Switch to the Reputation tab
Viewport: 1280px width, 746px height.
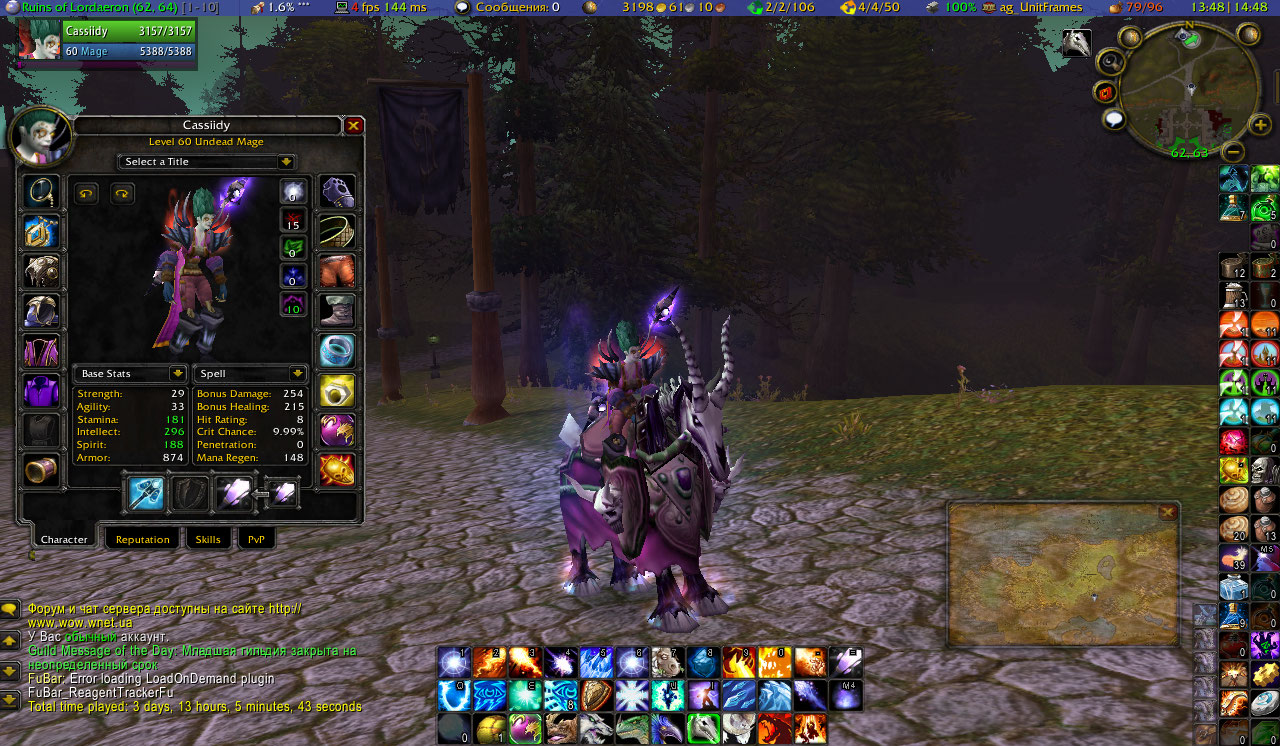(x=142, y=539)
